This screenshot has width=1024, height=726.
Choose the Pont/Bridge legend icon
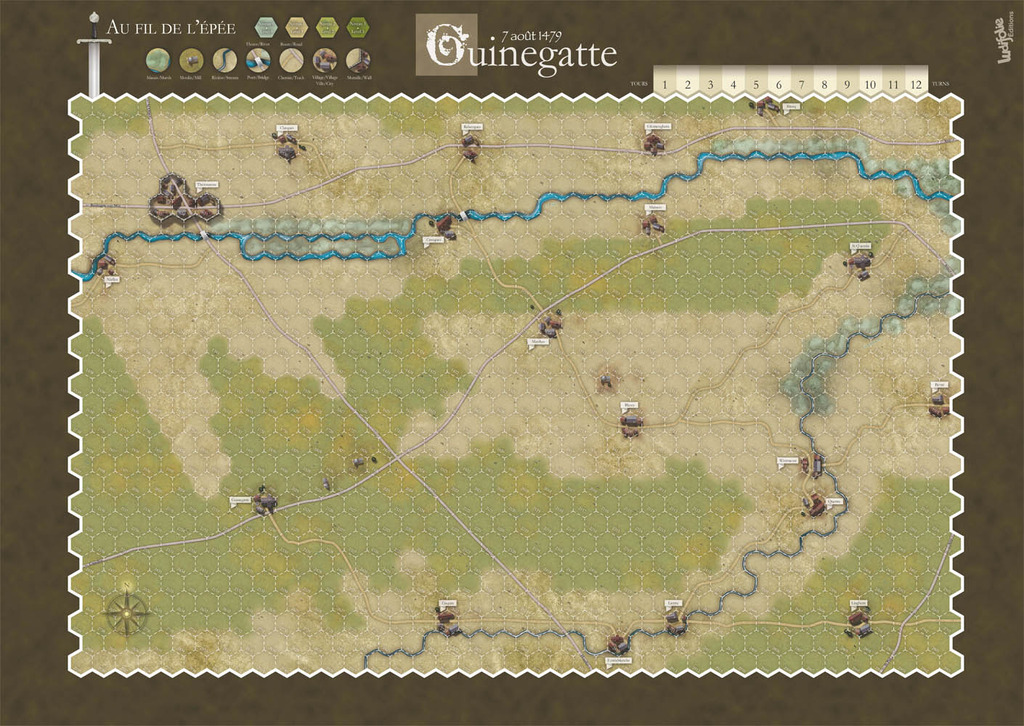pos(258,60)
